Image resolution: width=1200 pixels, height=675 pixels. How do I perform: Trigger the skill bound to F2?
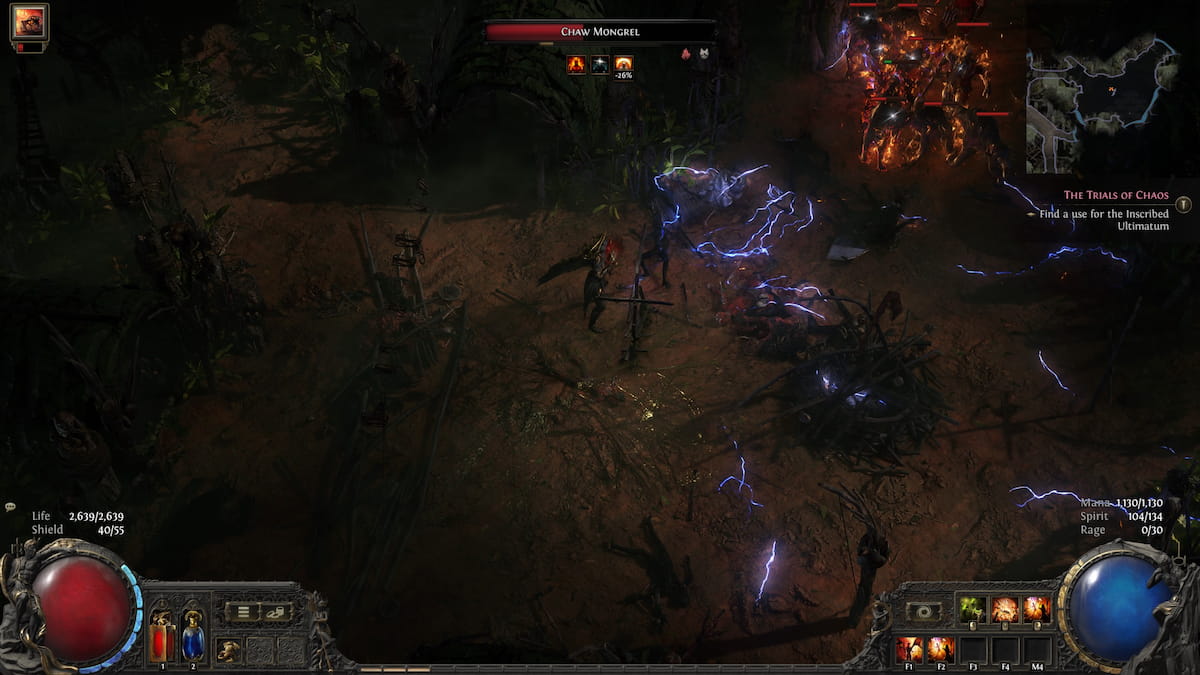coord(940,649)
